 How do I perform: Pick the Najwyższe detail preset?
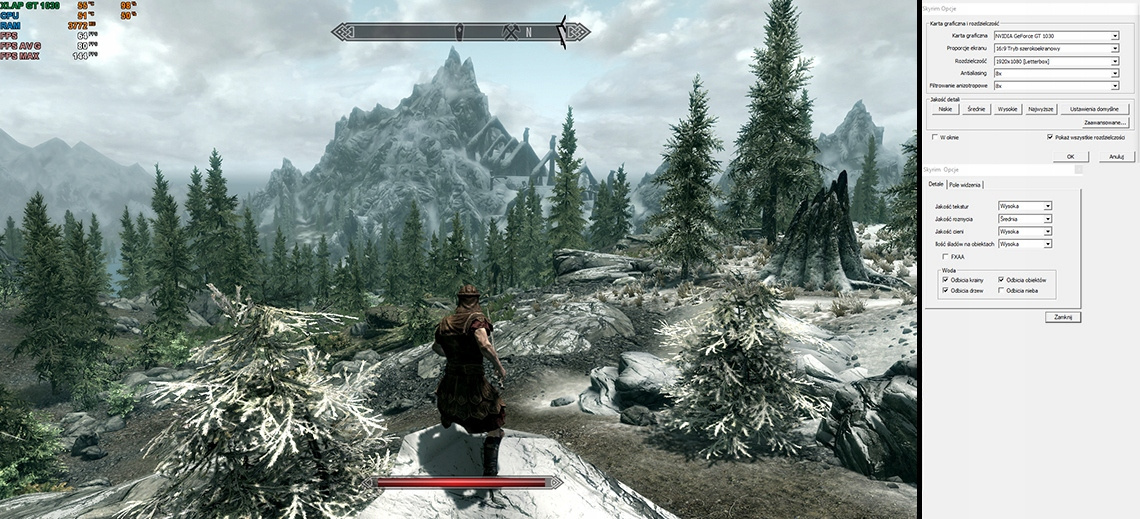[x=1041, y=109]
